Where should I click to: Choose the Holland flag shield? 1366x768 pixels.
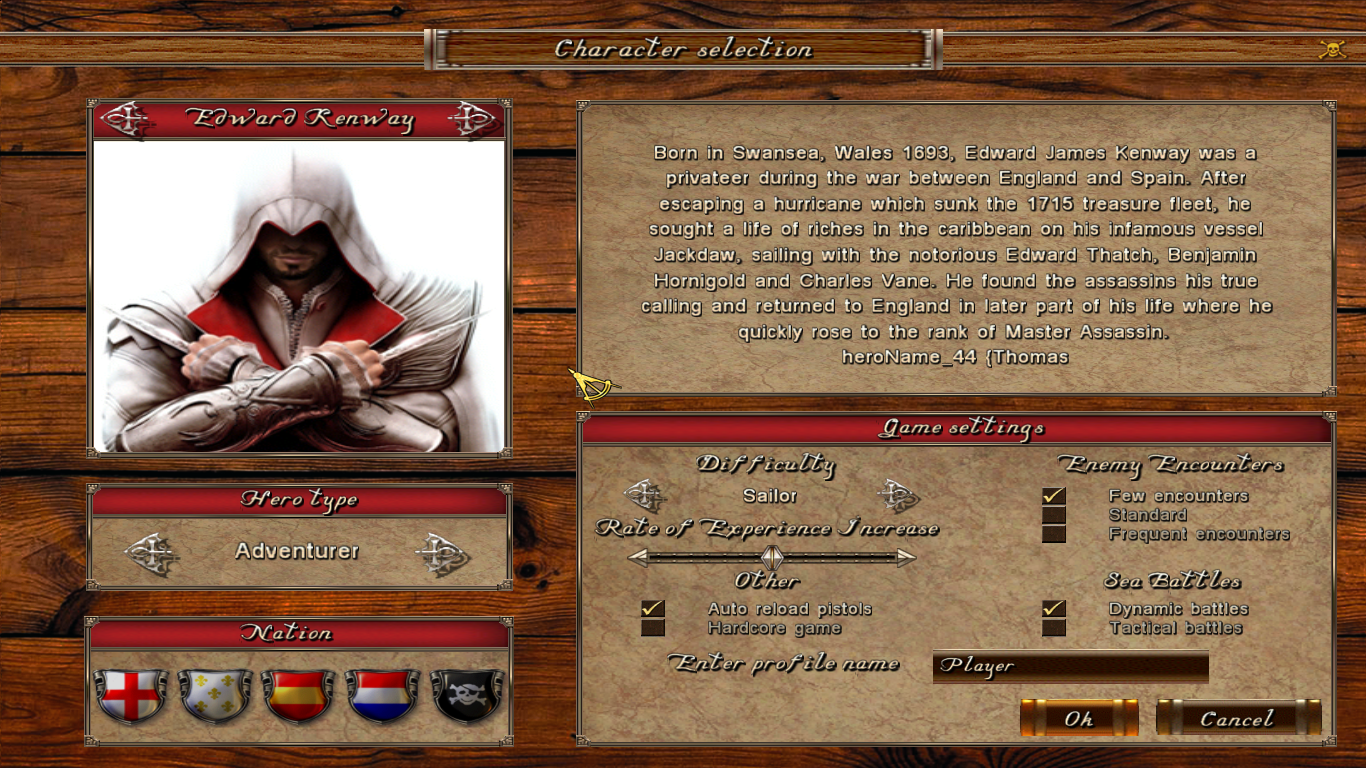pos(382,695)
